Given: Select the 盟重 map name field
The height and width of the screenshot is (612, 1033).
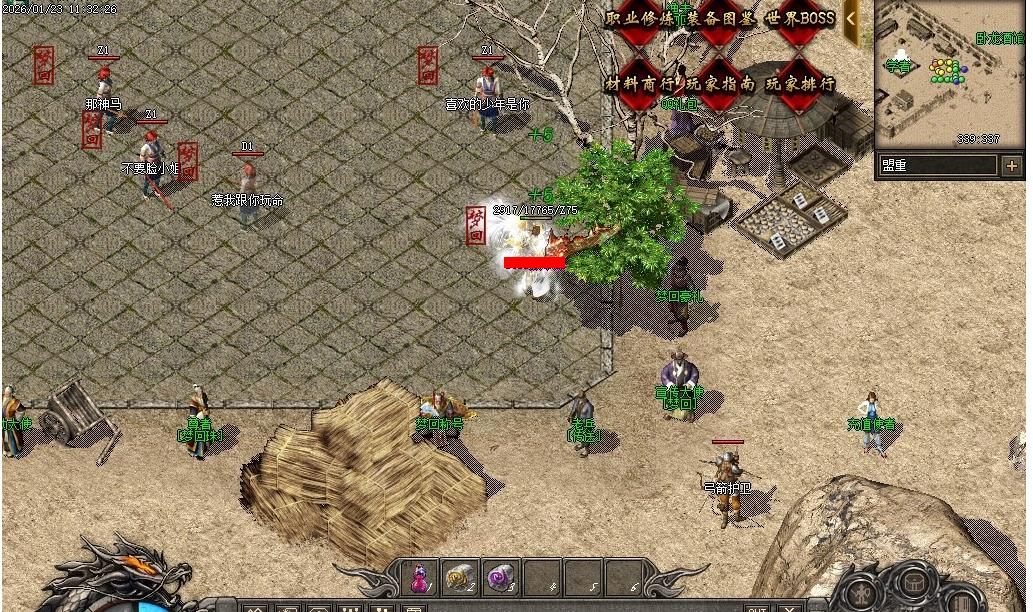Looking at the screenshot, I should click(x=937, y=165).
